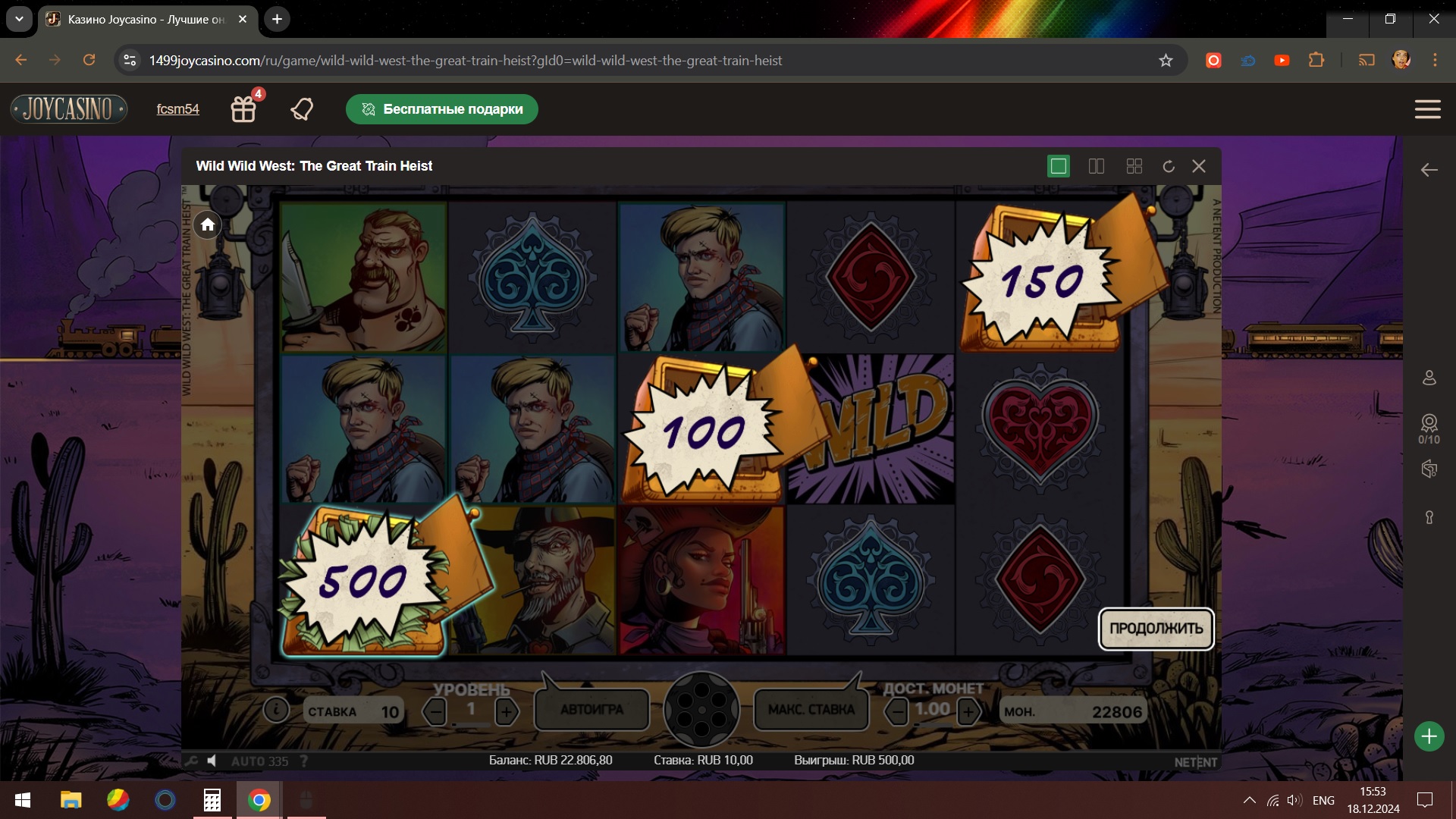
Task: Open the paytable info button
Action: [276, 710]
